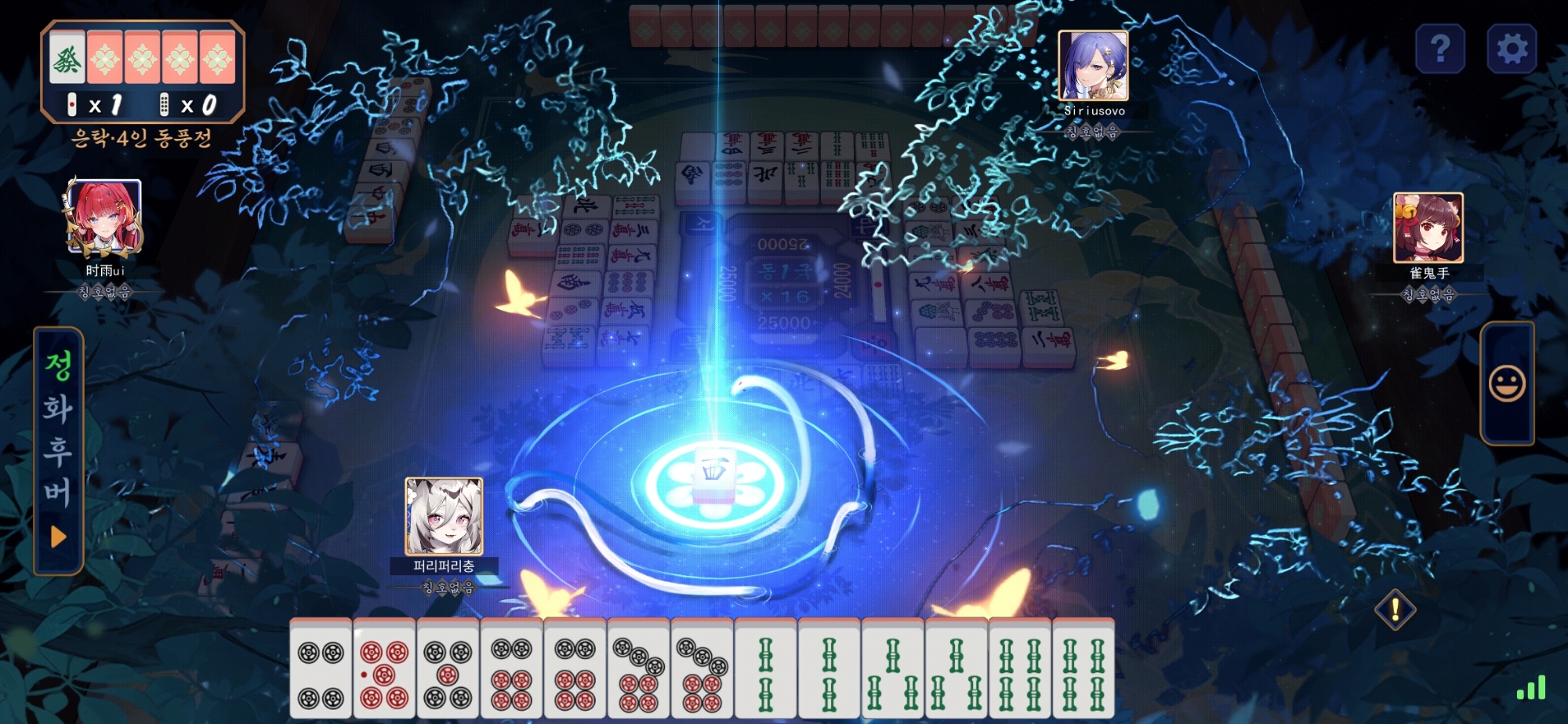Open 雀鬼手's player portrait

coord(1428,228)
